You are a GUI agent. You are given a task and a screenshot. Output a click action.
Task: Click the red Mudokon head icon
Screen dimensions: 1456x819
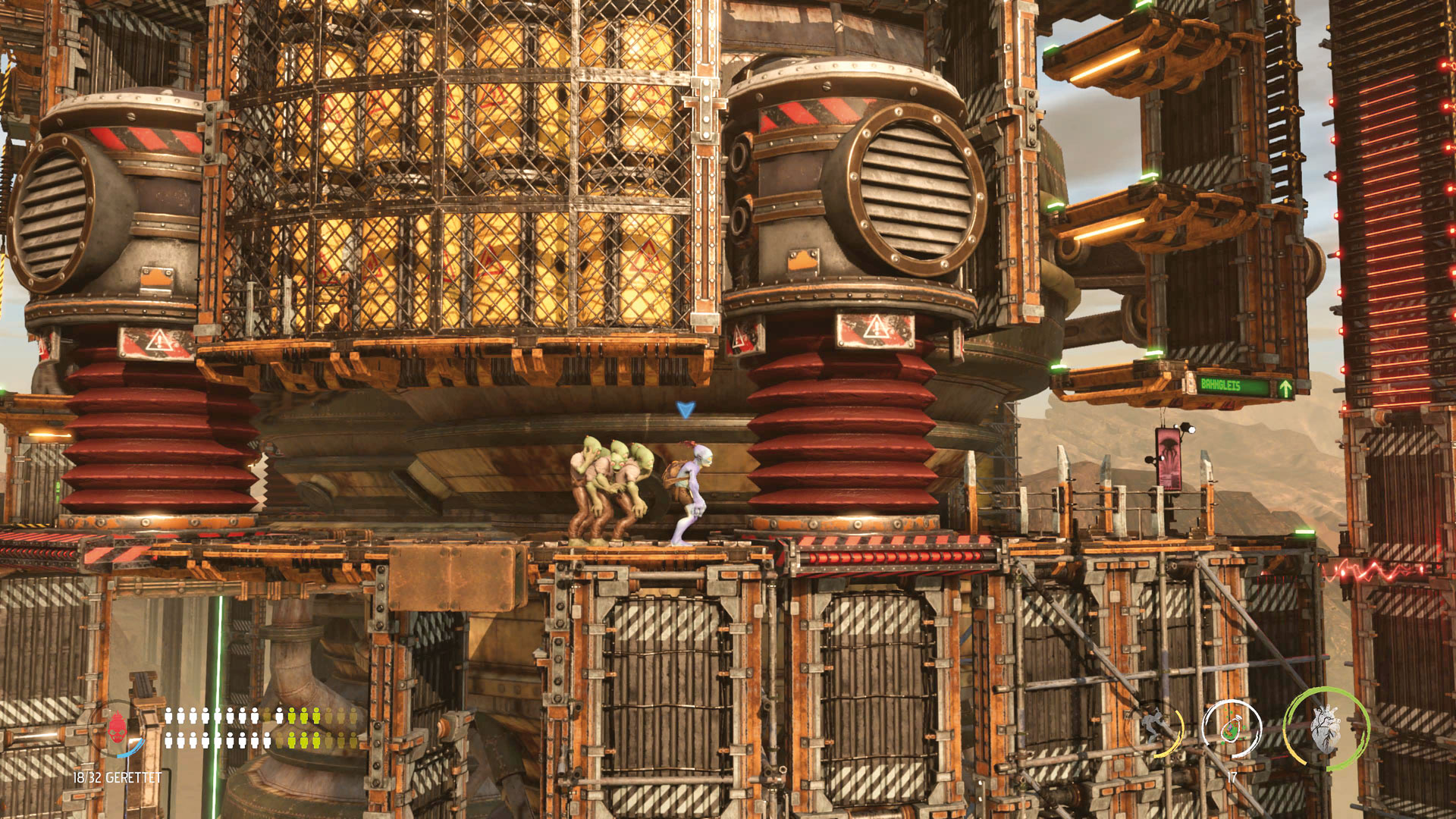point(117,730)
